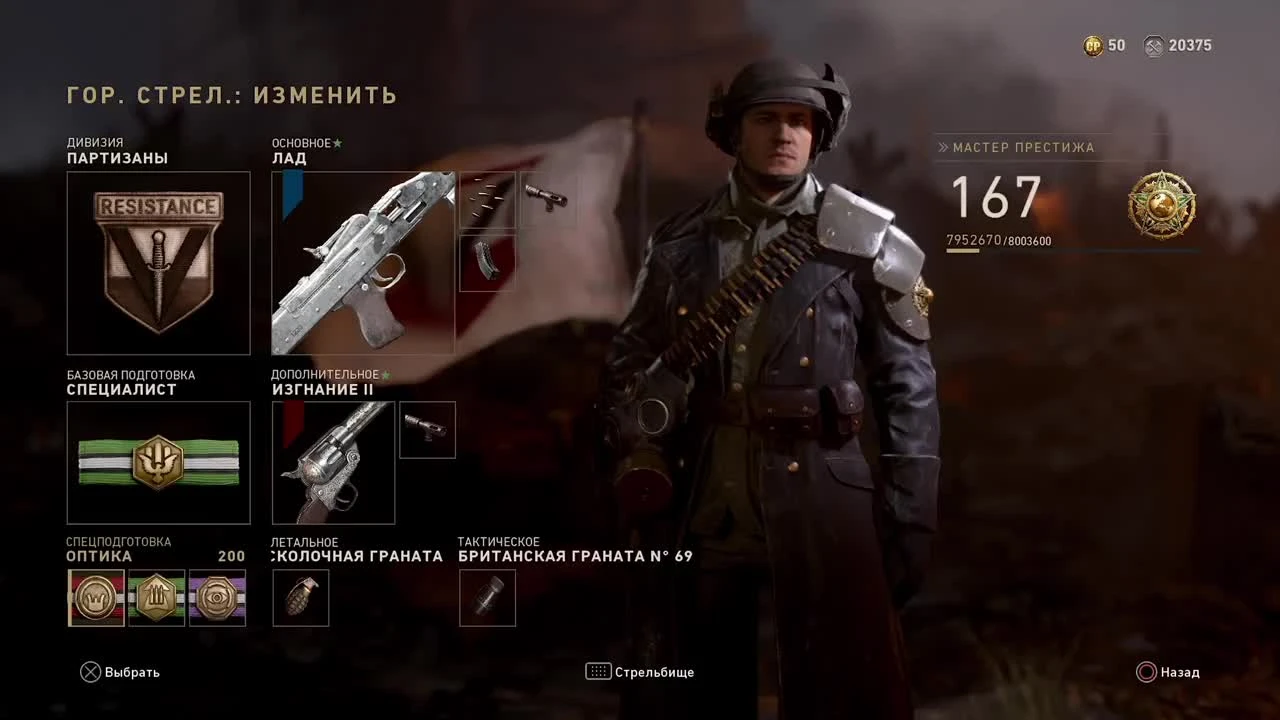
Task: Select the ammunition attachment on the ЛАД
Action: point(487,199)
